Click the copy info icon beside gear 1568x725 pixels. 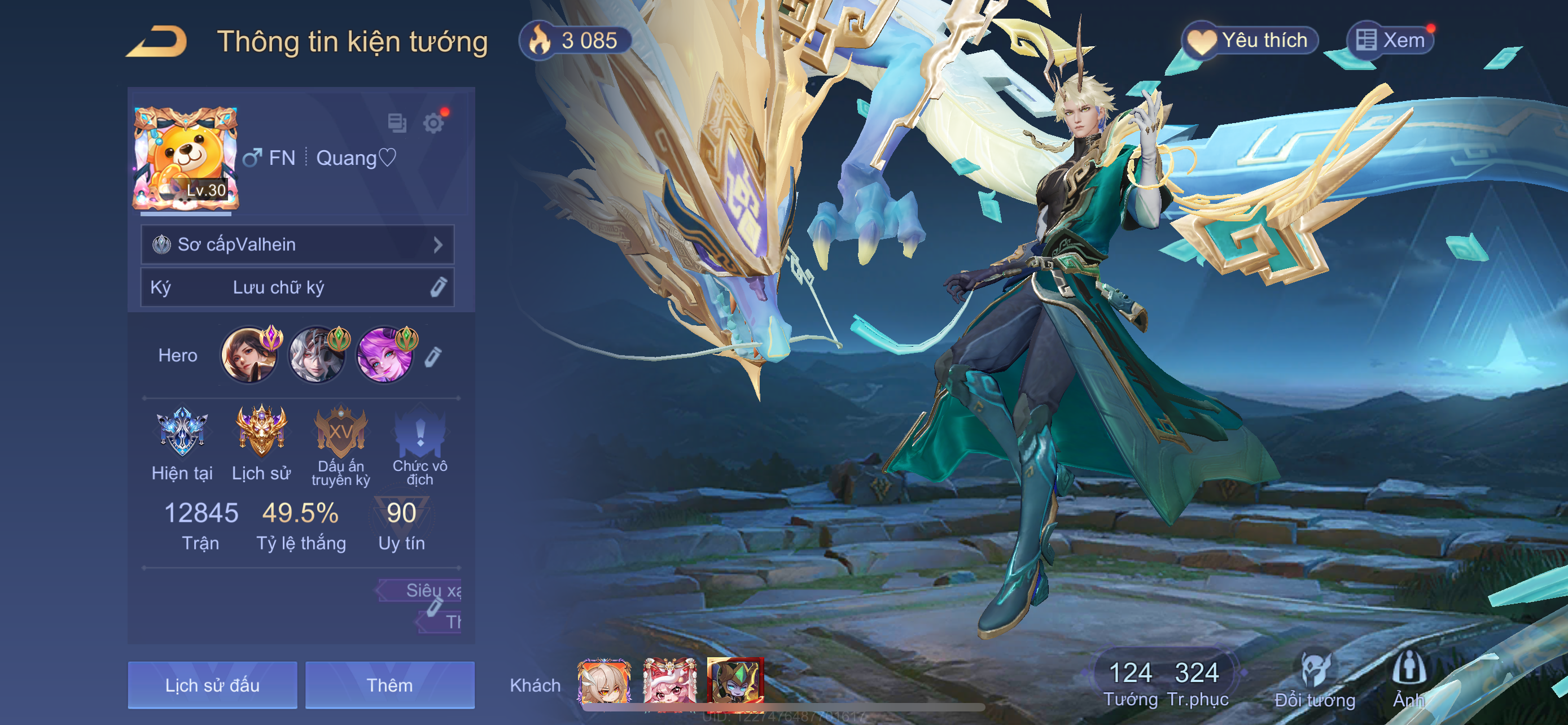tap(397, 123)
